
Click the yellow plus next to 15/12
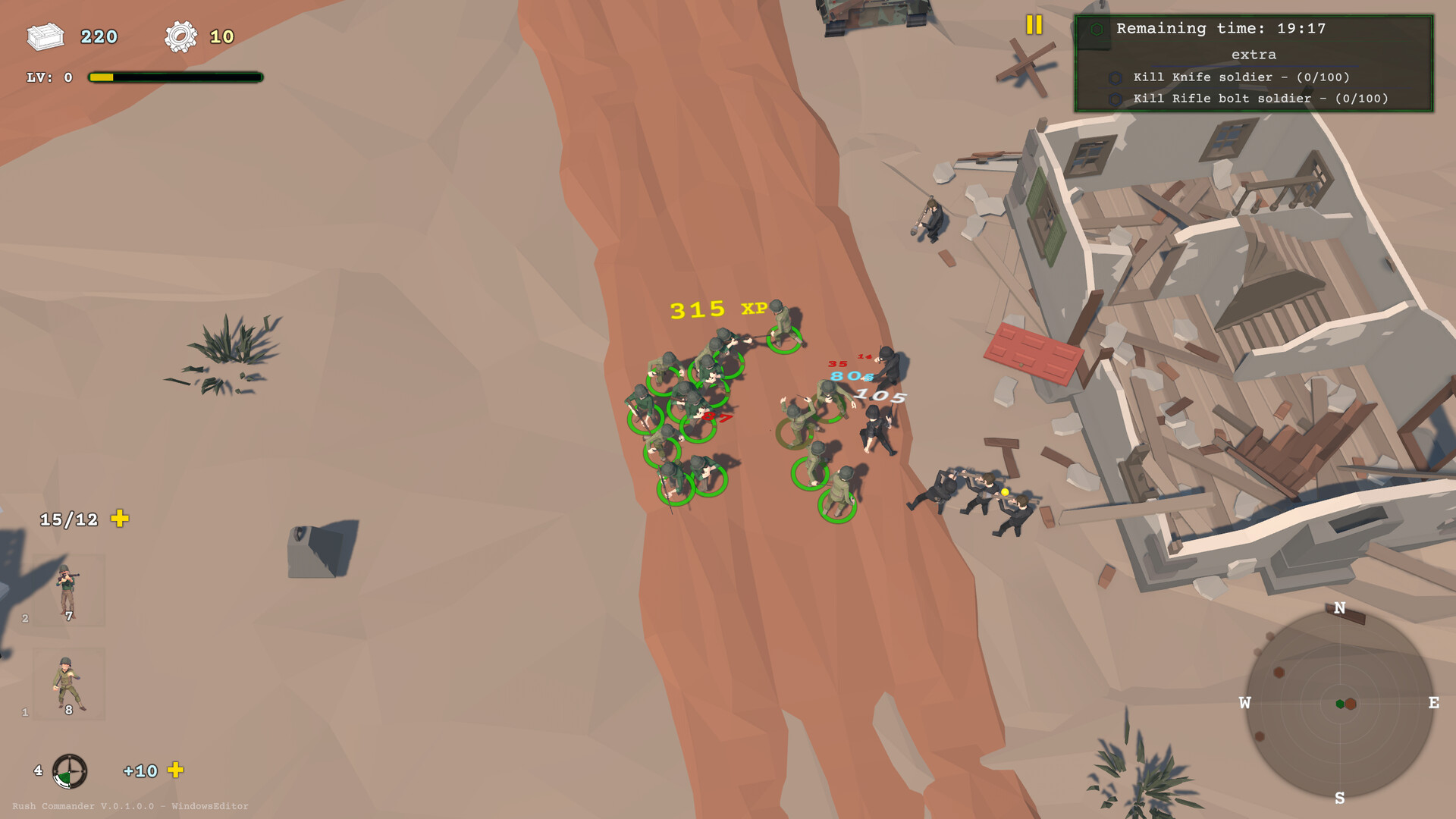tap(120, 519)
